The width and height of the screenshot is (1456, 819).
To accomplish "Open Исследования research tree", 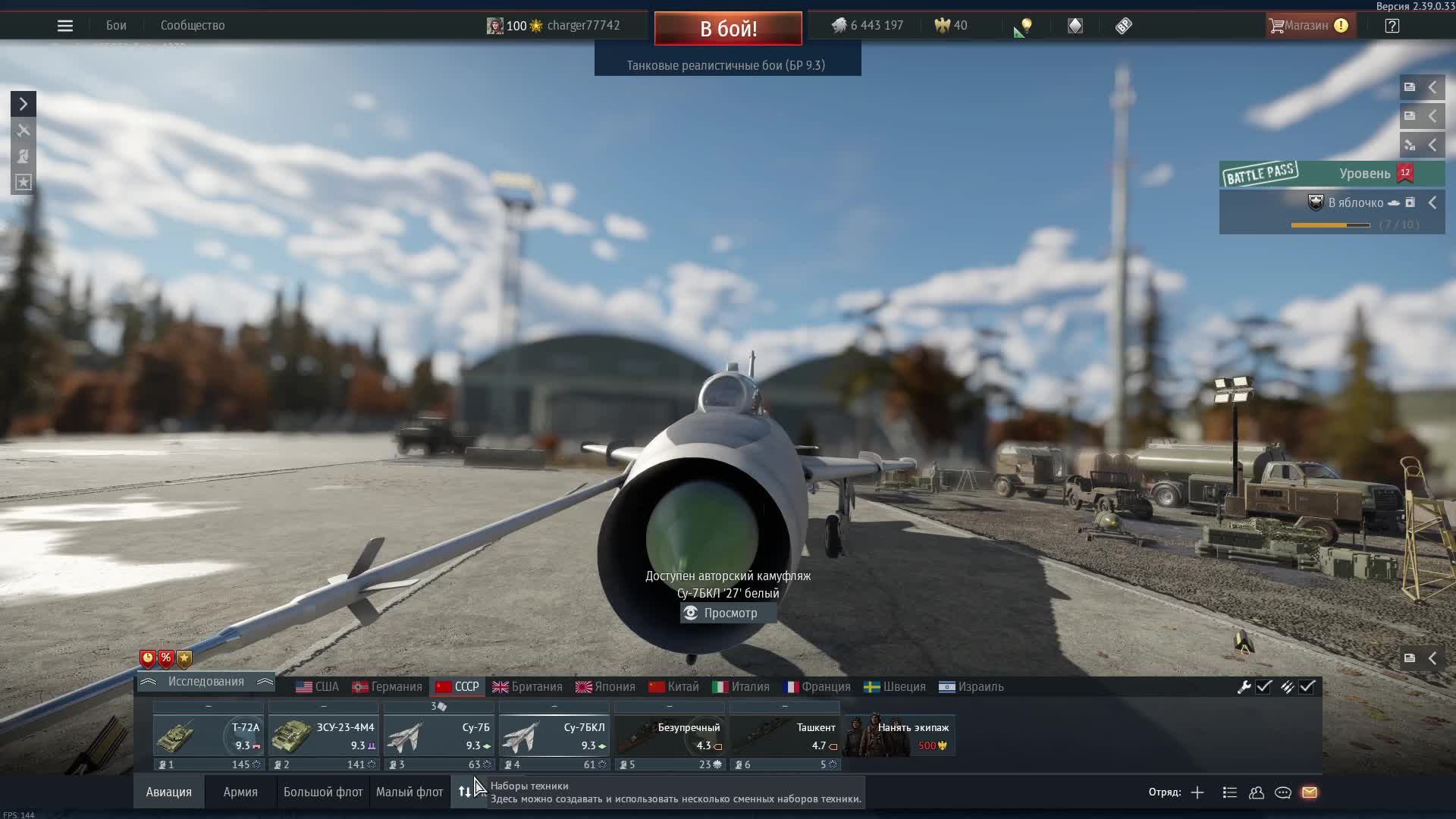I will coord(206,682).
